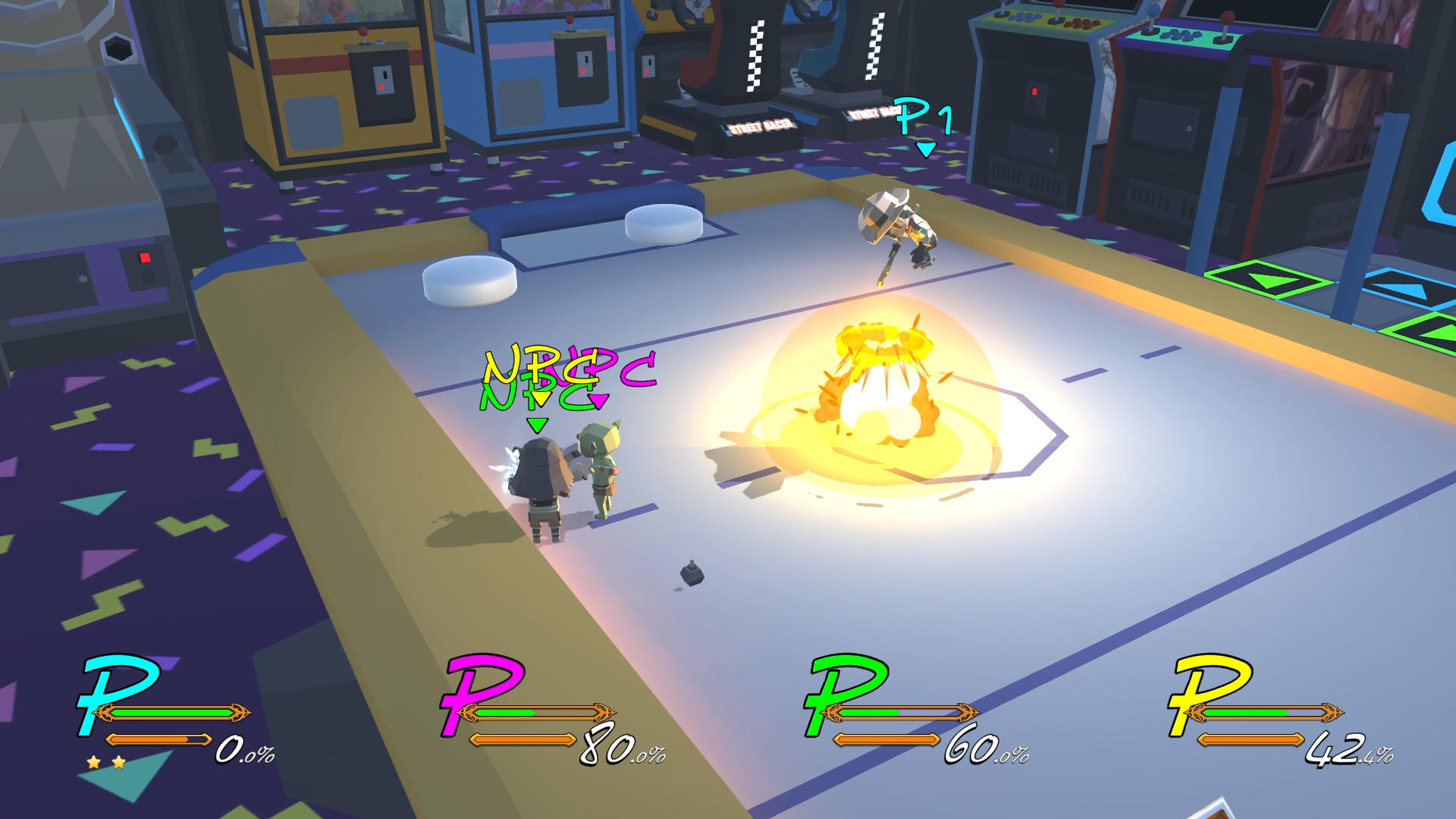The height and width of the screenshot is (819, 1456).
Task: Click the green triangle above the green NPC
Action: (x=536, y=425)
